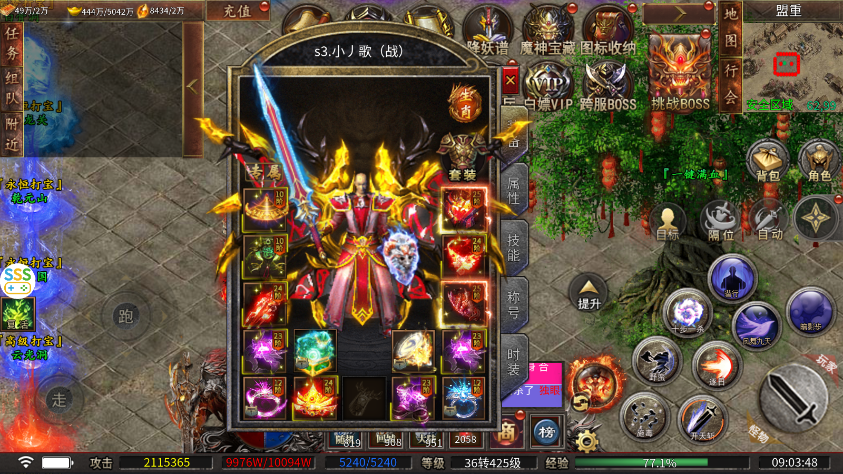Screen dimensions: 843x474
Task: Open the 白嫖VIP menu
Action: 548,84
